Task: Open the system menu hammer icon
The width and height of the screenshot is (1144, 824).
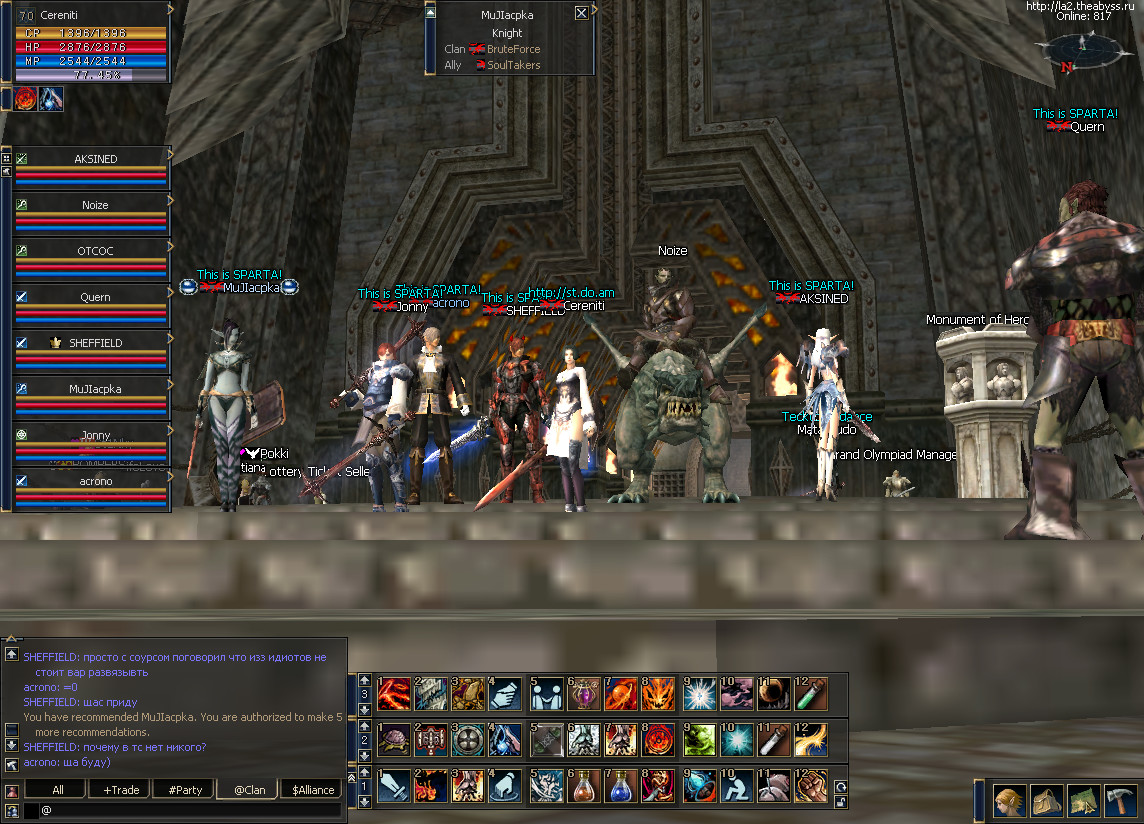Action: tap(1119, 801)
